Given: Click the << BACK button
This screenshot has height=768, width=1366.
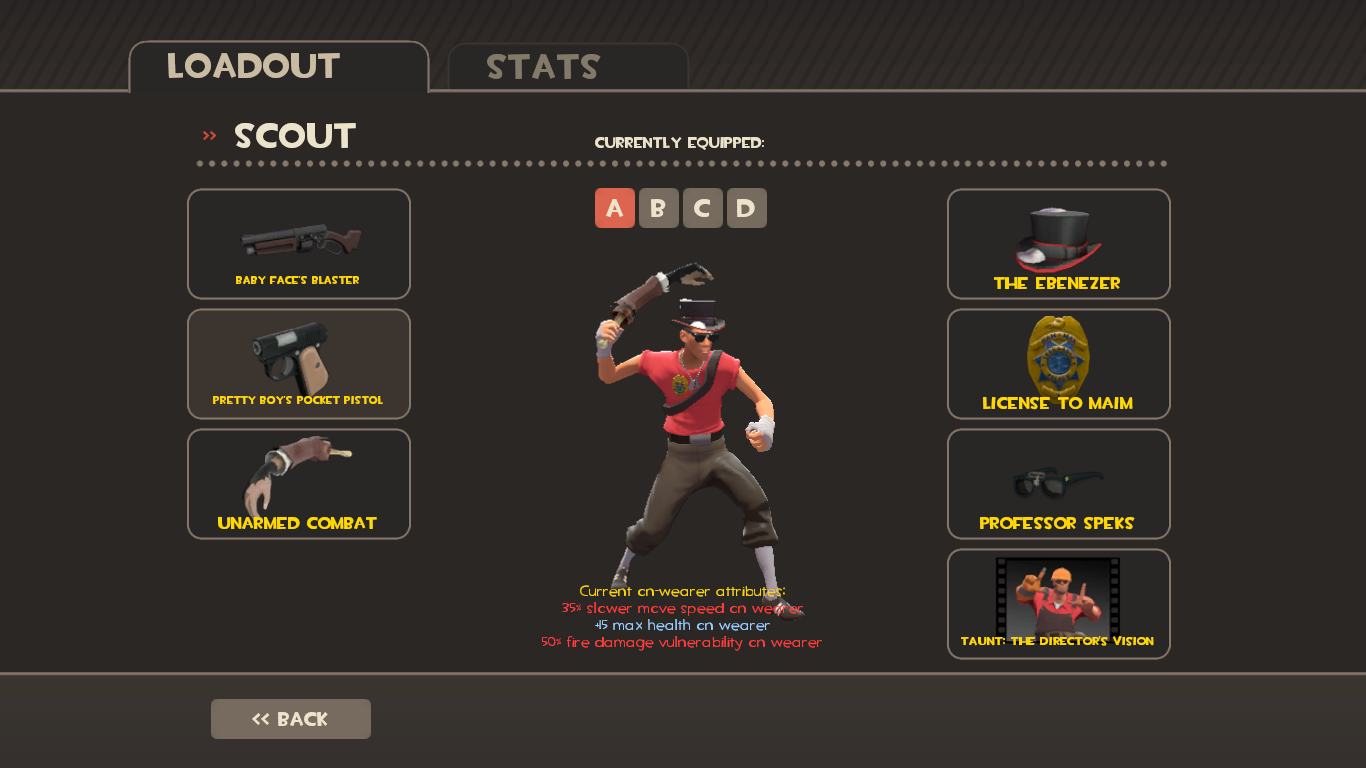Looking at the screenshot, I should 290,718.
